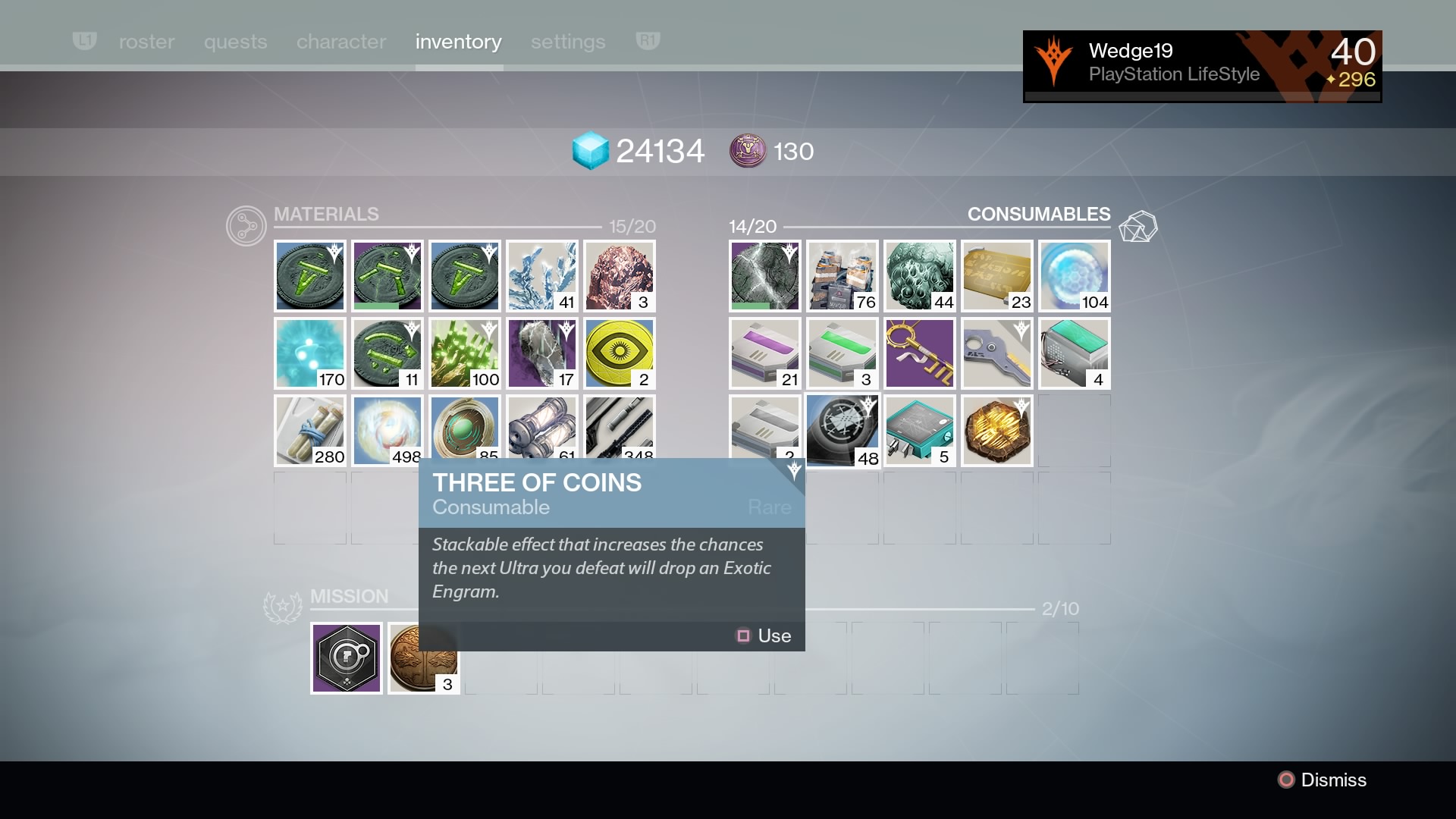Screen dimensions: 1456x819
Task: Click the purple Heavy Ammo Synthesis
Action: click(764, 353)
